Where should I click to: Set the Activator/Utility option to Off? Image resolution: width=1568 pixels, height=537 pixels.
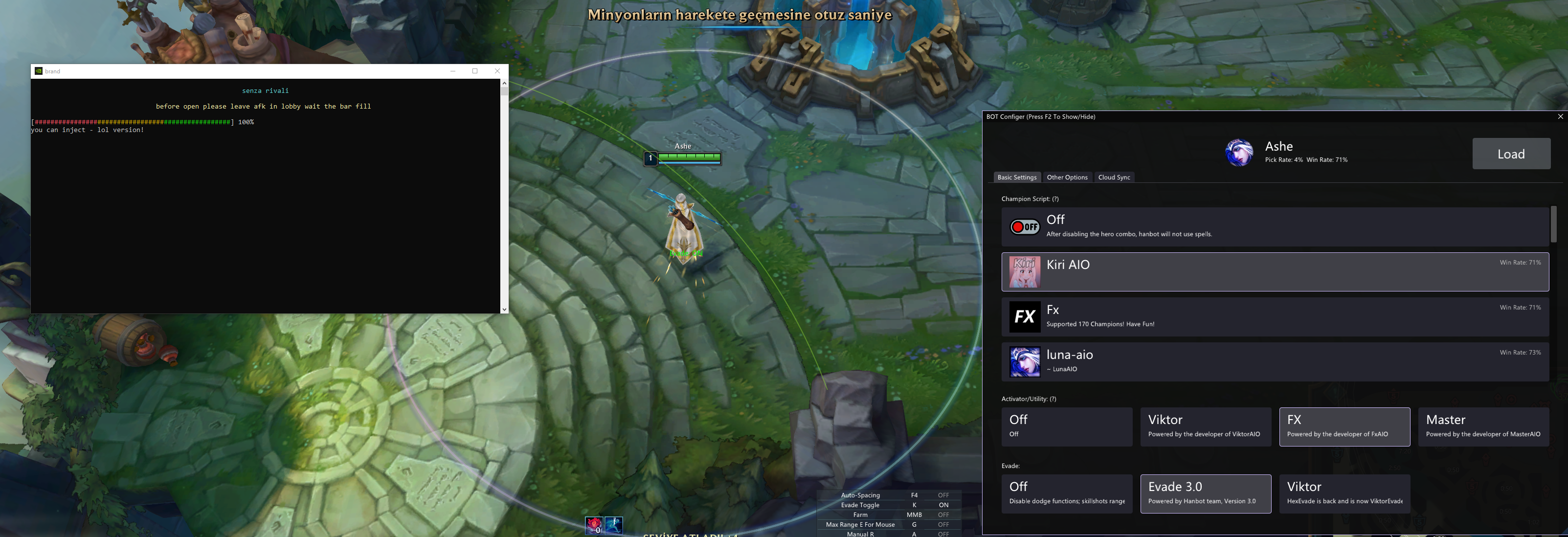[x=1066, y=426]
